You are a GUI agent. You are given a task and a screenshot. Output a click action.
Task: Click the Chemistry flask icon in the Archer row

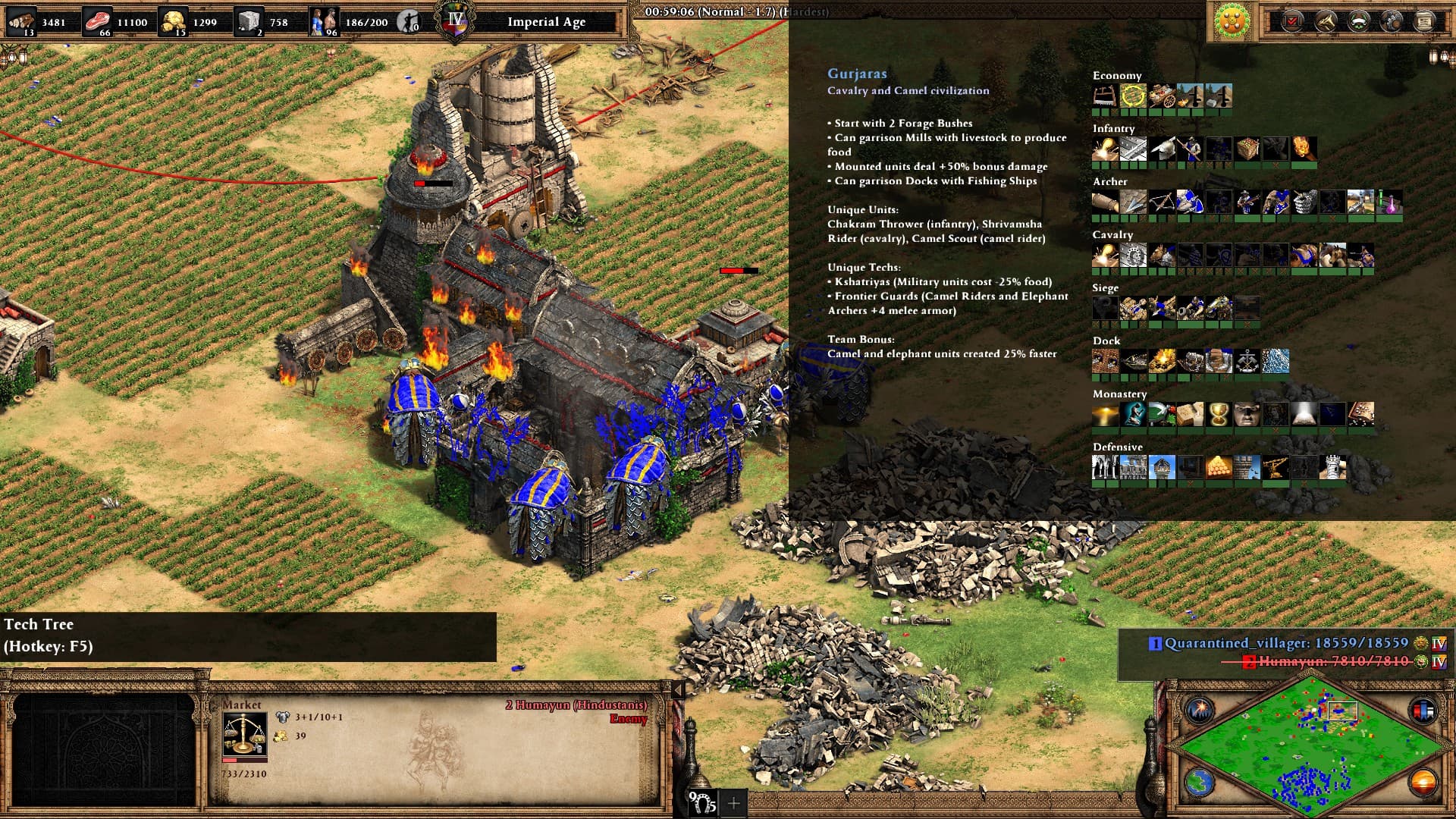click(1389, 201)
